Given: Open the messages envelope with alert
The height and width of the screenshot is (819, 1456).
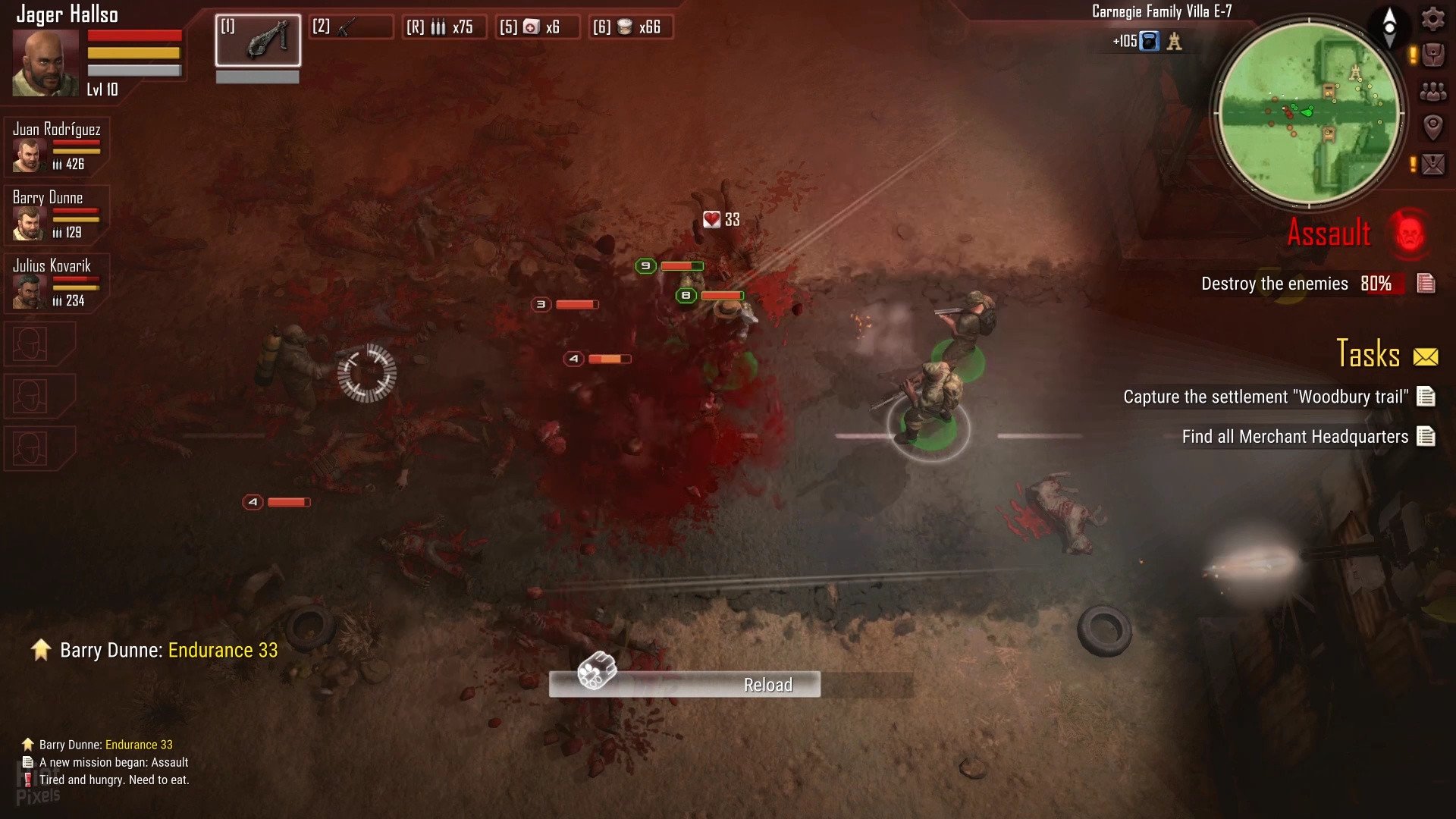Looking at the screenshot, I should pos(1432,163).
